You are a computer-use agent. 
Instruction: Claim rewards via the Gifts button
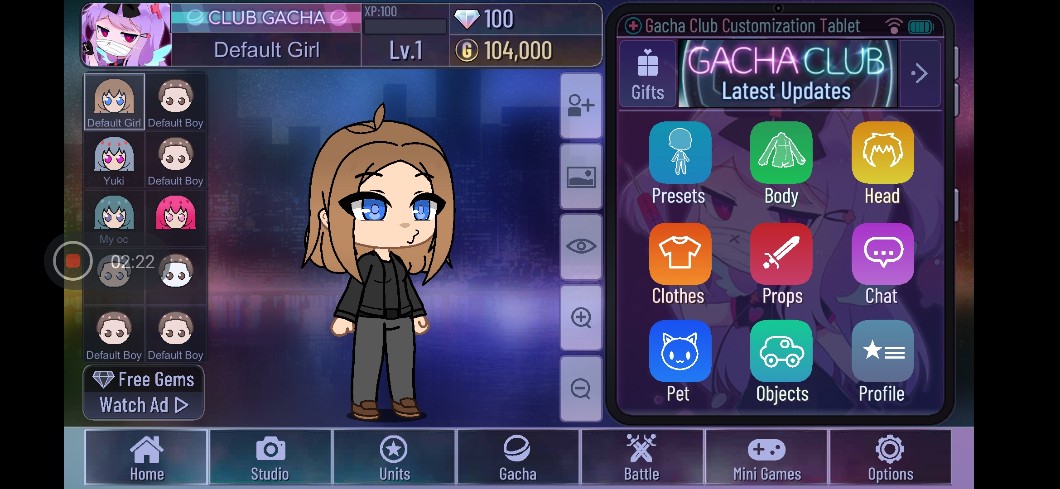[x=647, y=74]
